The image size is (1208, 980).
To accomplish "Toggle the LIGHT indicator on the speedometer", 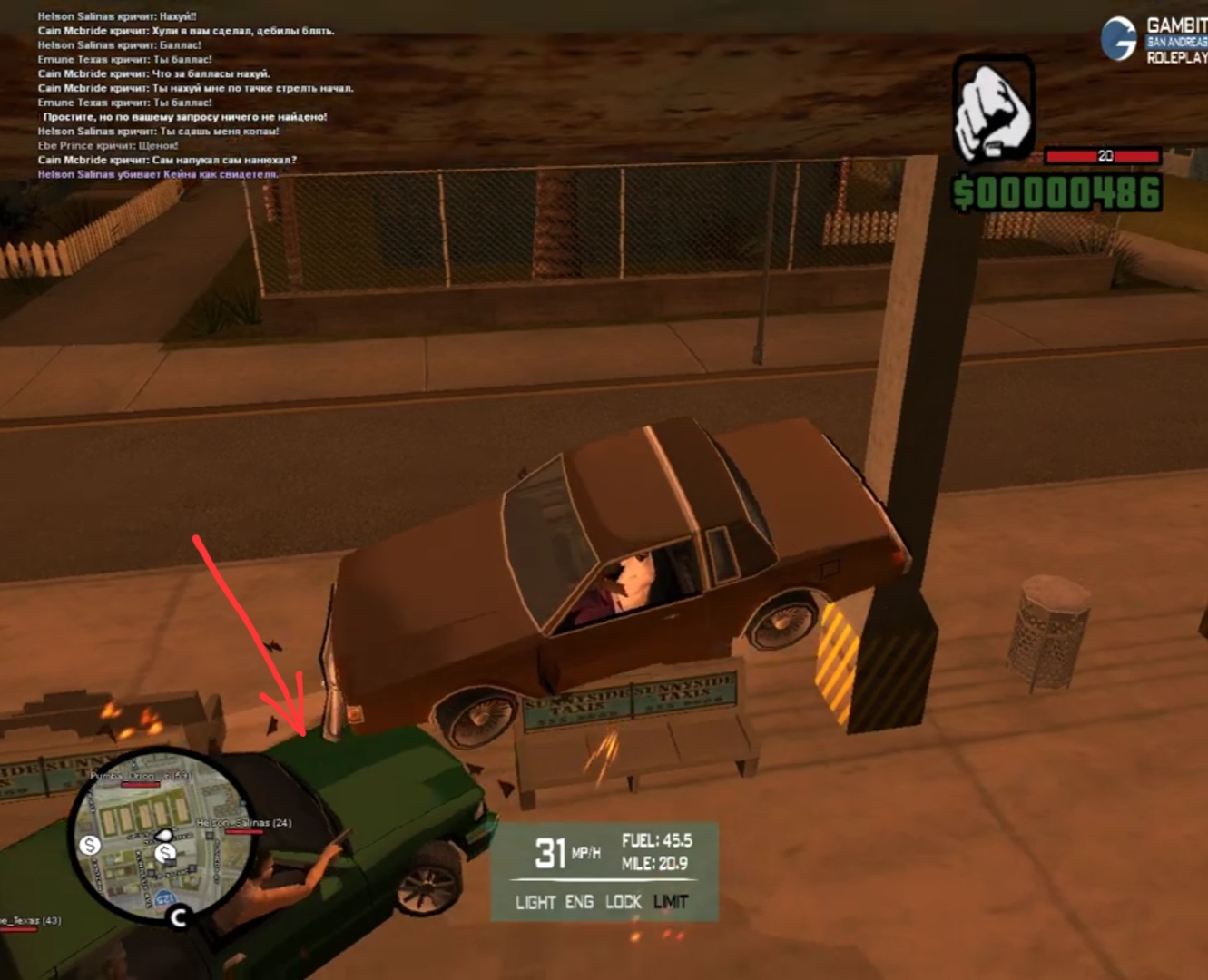I will point(535,902).
